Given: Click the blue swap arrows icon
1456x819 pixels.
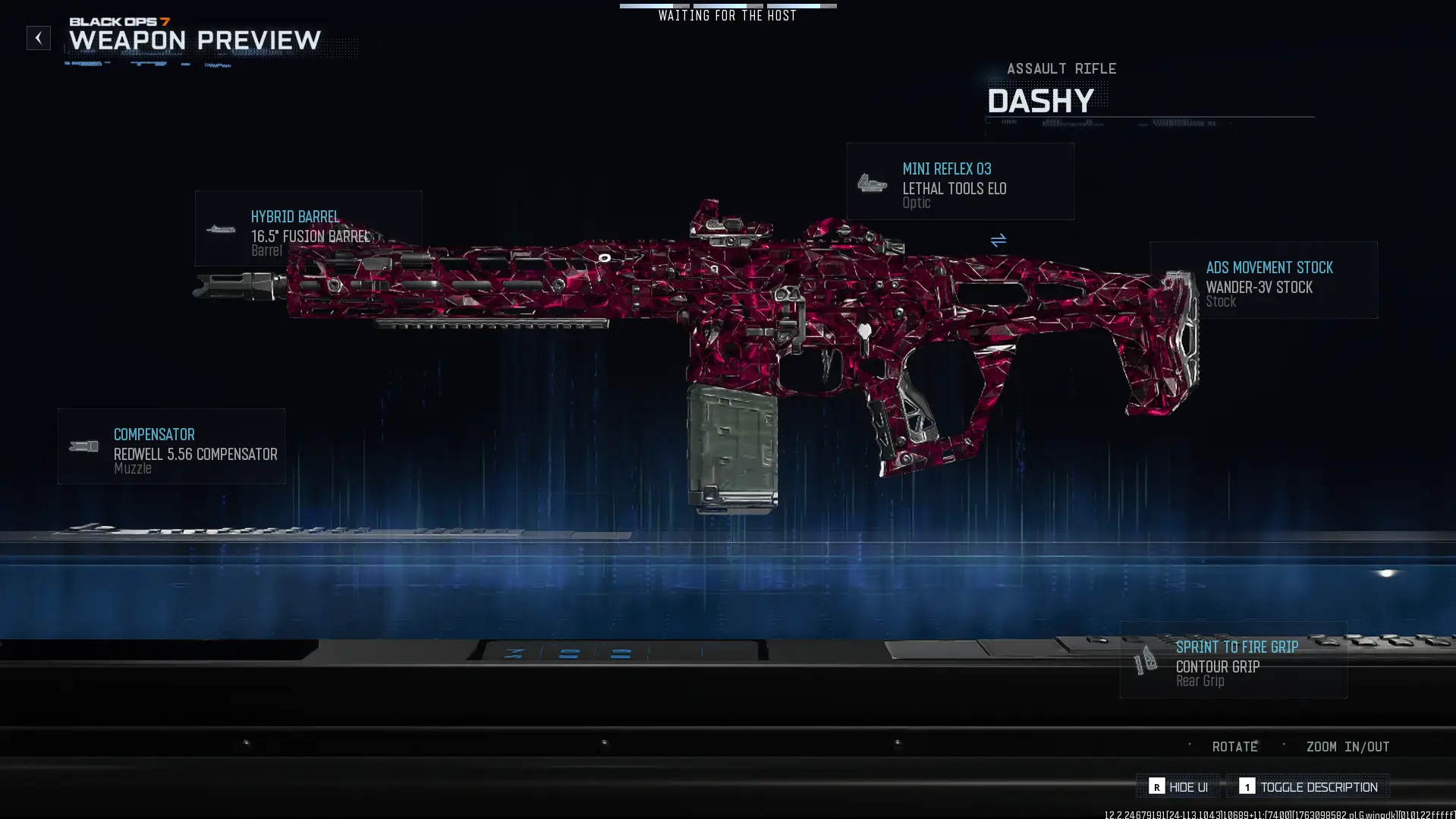Looking at the screenshot, I should click(998, 241).
